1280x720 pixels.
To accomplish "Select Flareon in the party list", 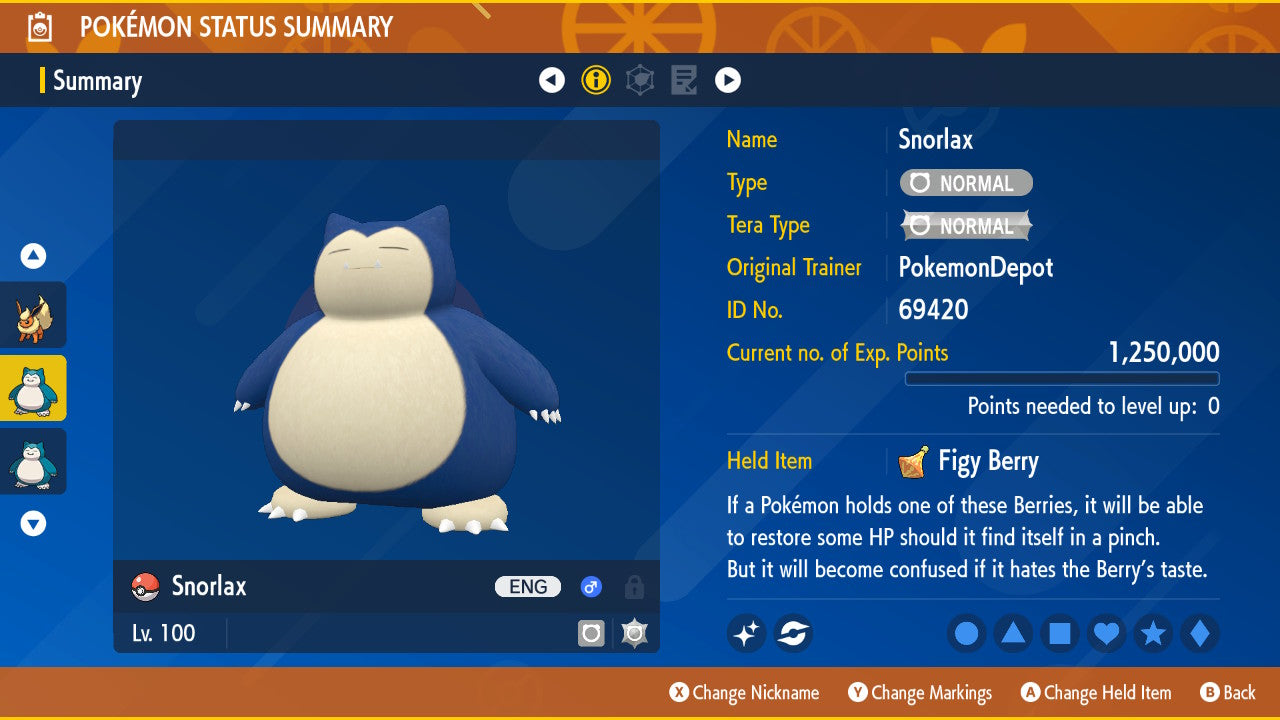I will (33, 315).
